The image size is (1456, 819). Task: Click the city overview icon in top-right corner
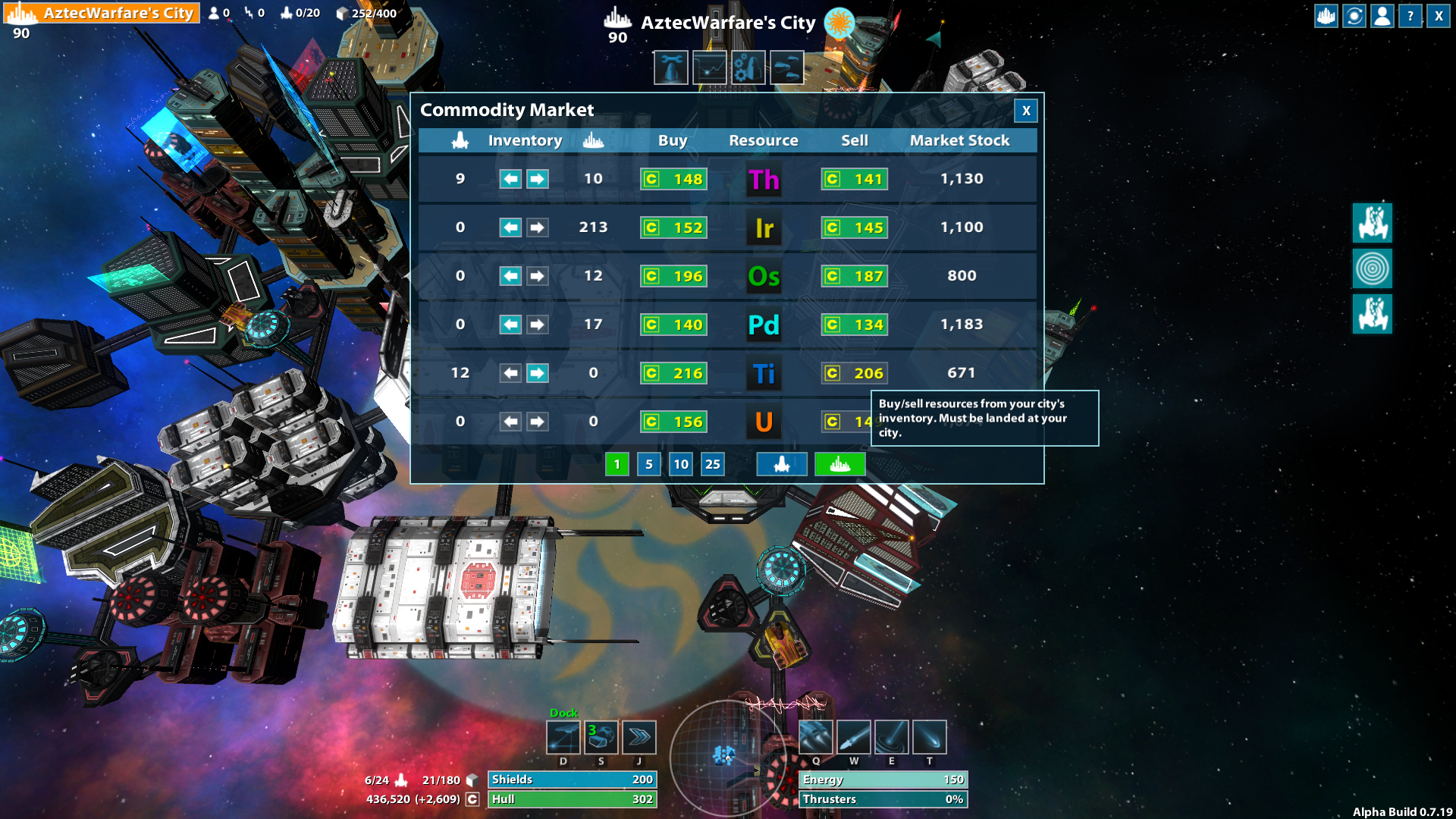tap(1325, 16)
